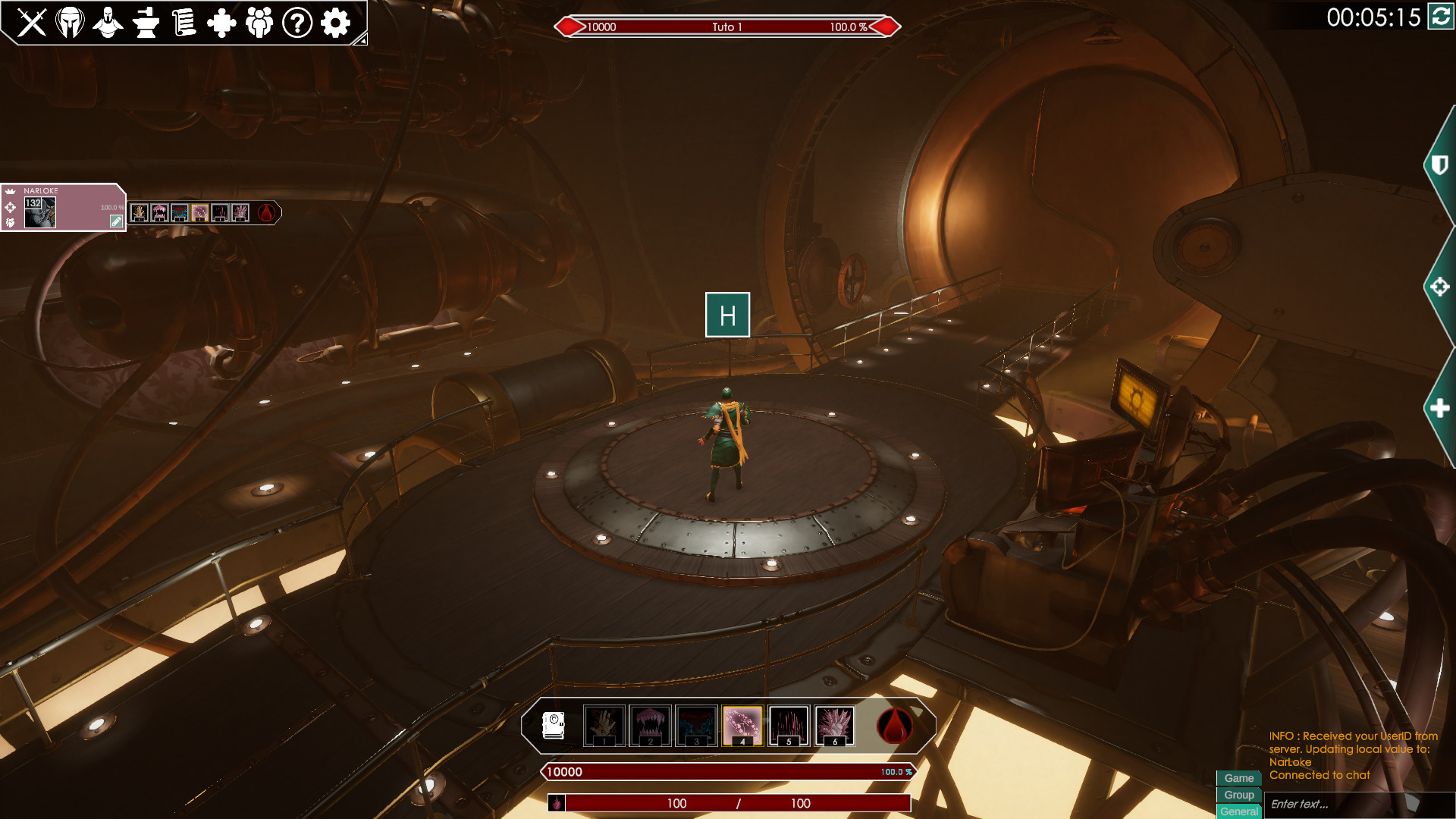Open the anvil crafting menu
The height and width of the screenshot is (819, 1456).
click(x=146, y=23)
